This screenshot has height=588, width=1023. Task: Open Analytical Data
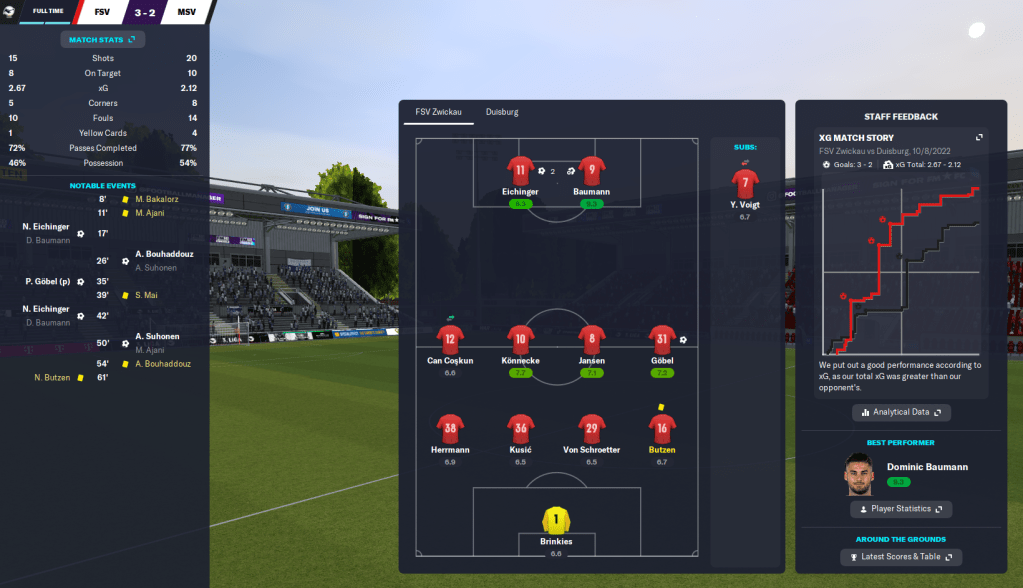coord(901,412)
